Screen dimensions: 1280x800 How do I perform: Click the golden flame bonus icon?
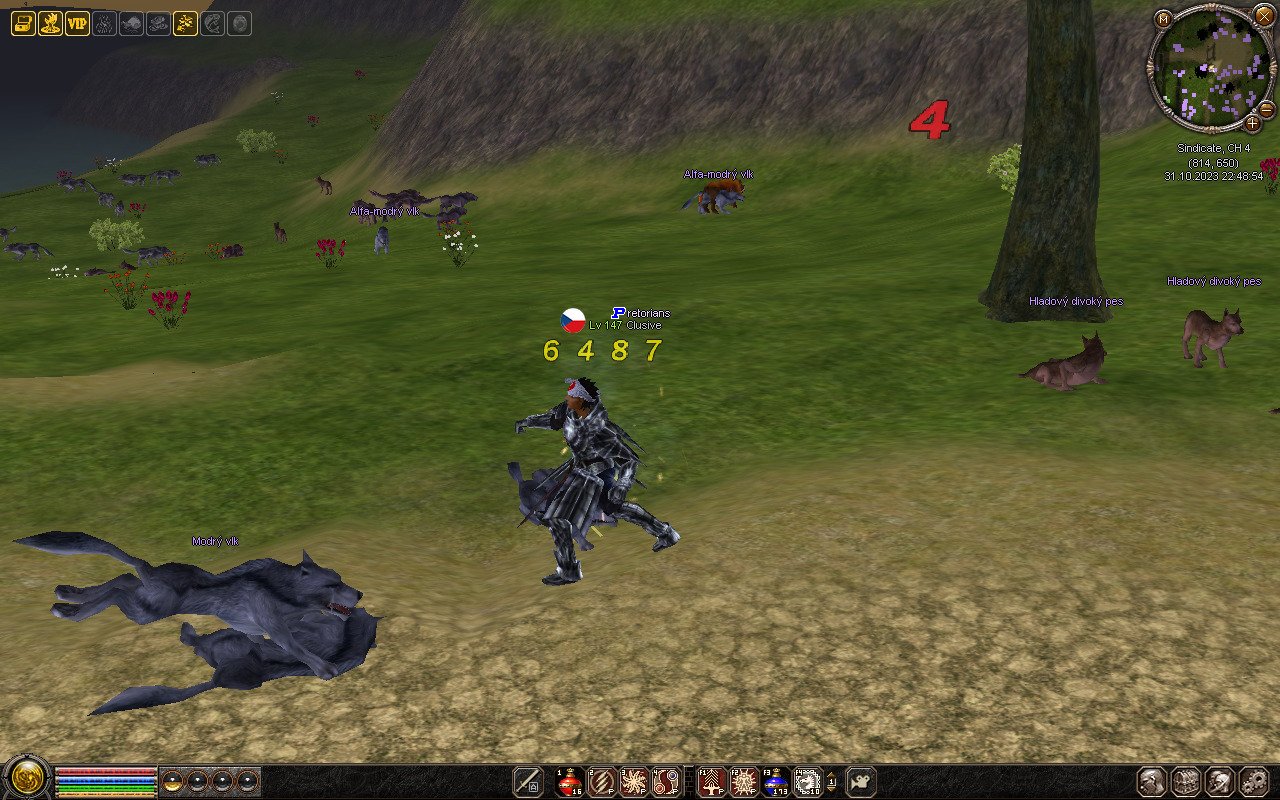coord(50,24)
